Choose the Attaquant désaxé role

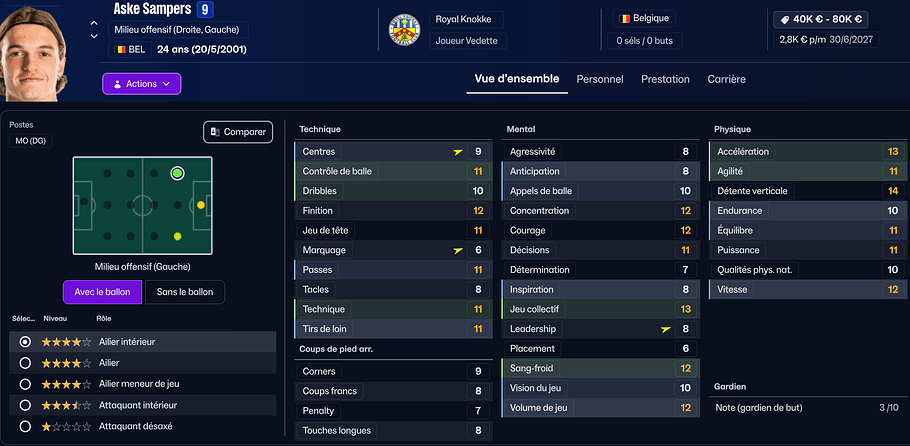(25, 426)
